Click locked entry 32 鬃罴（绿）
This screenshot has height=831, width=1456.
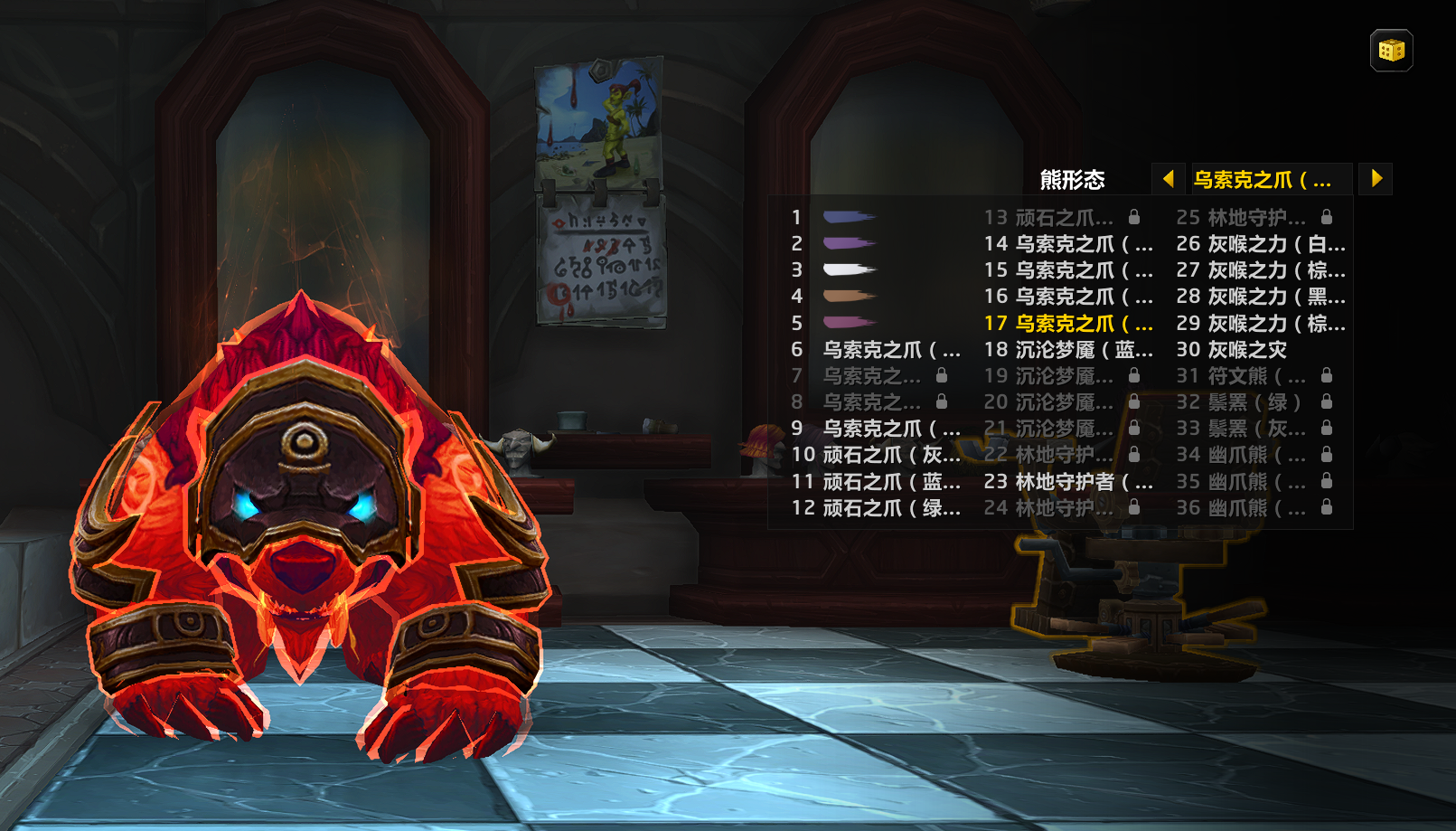[x=1254, y=401]
